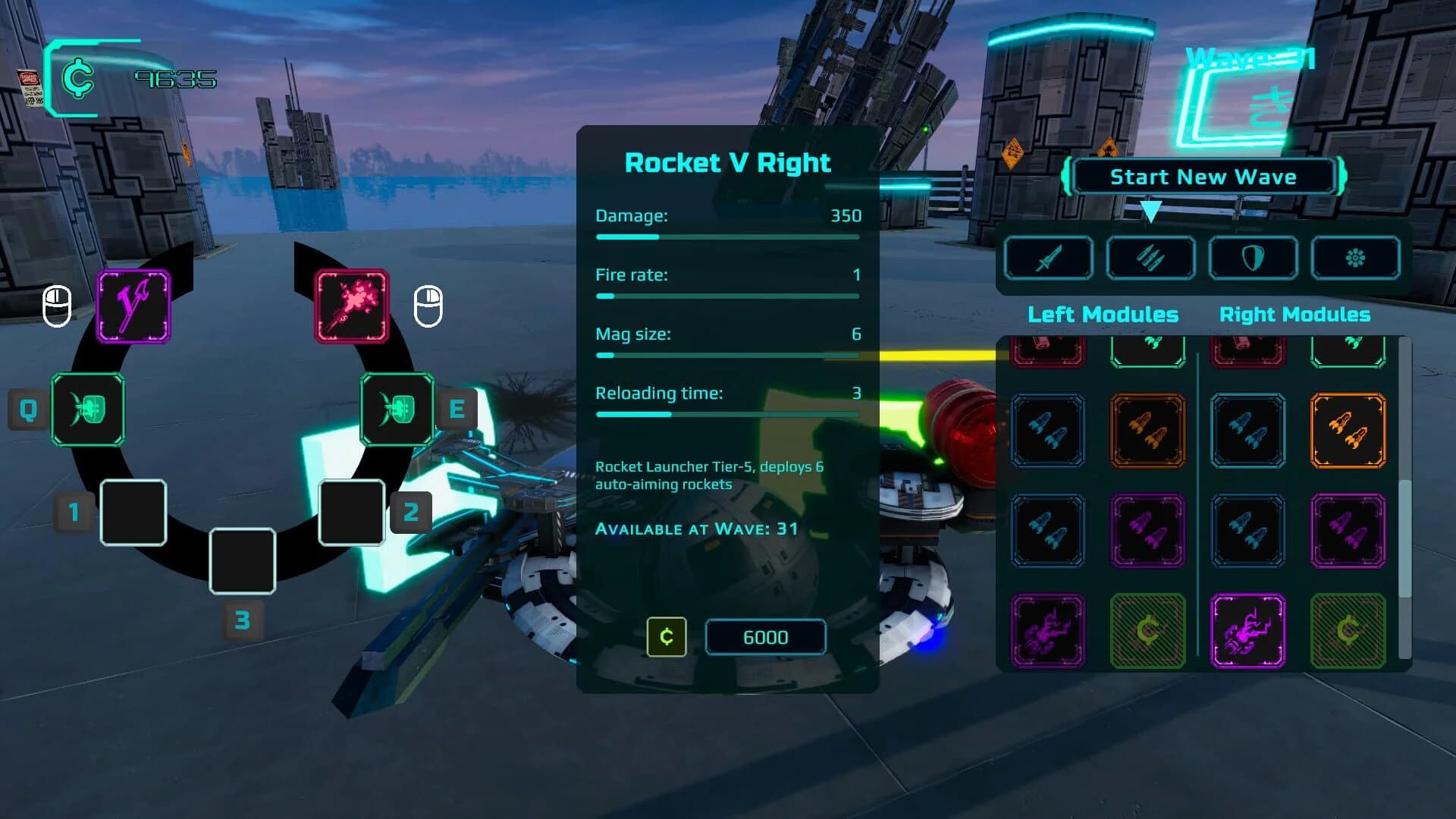Select the orange rocket under Left Modules

[x=1147, y=430]
